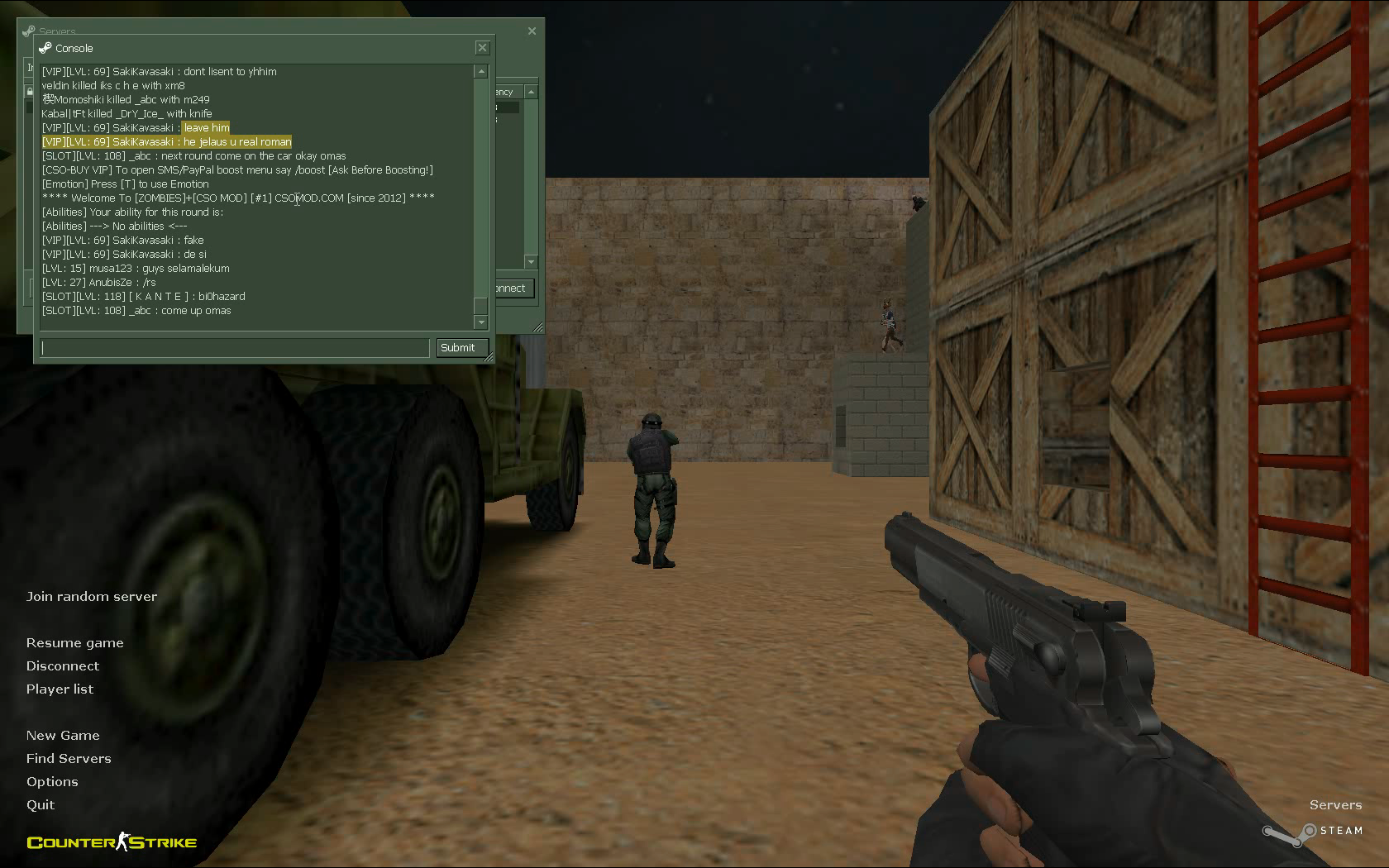This screenshot has height=868, width=1389.
Task: Close the Servers window behind the console
Action: pyautogui.click(x=532, y=31)
